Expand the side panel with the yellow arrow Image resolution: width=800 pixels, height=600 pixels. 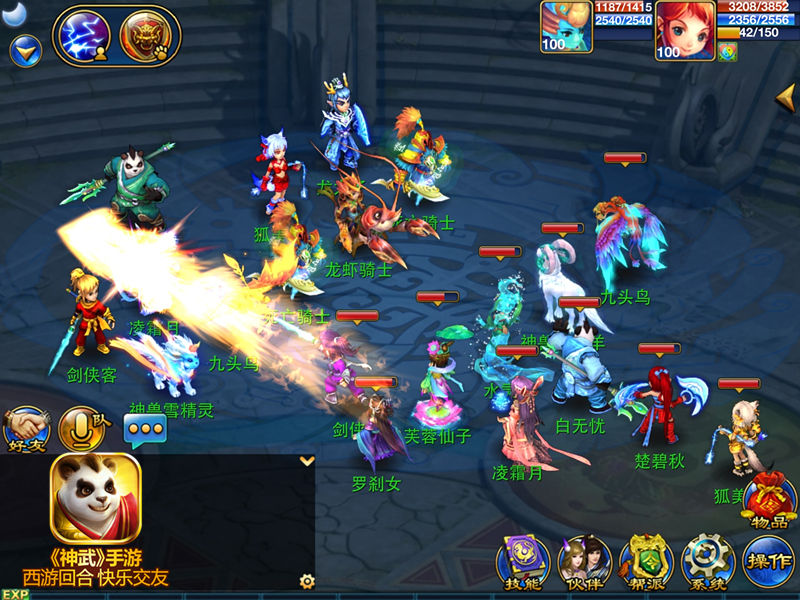click(787, 98)
